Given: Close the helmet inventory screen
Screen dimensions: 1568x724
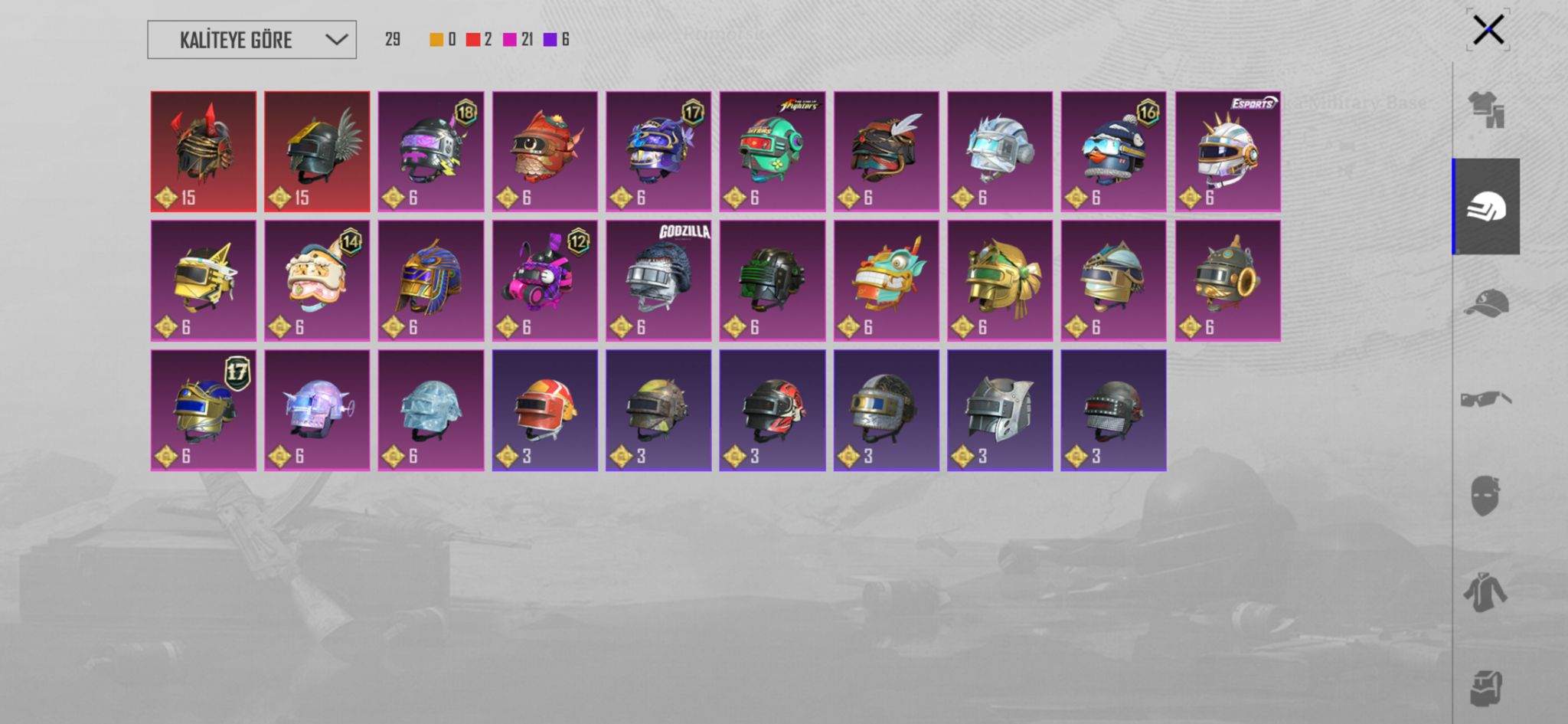Looking at the screenshot, I should (x=1488, y=31).
